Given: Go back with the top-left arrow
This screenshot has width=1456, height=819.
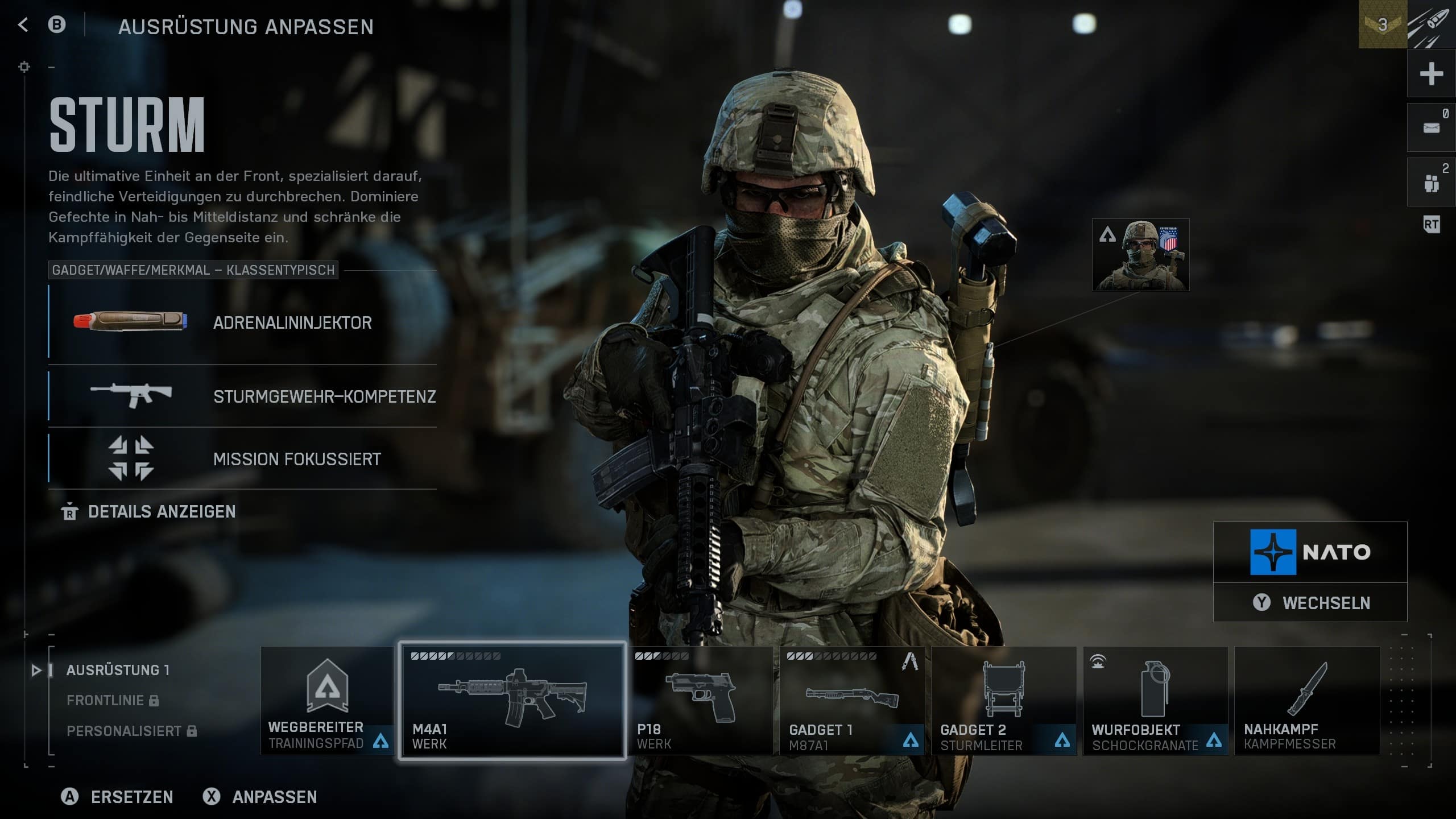Looking at the screenshot, I should pos(23,24).
